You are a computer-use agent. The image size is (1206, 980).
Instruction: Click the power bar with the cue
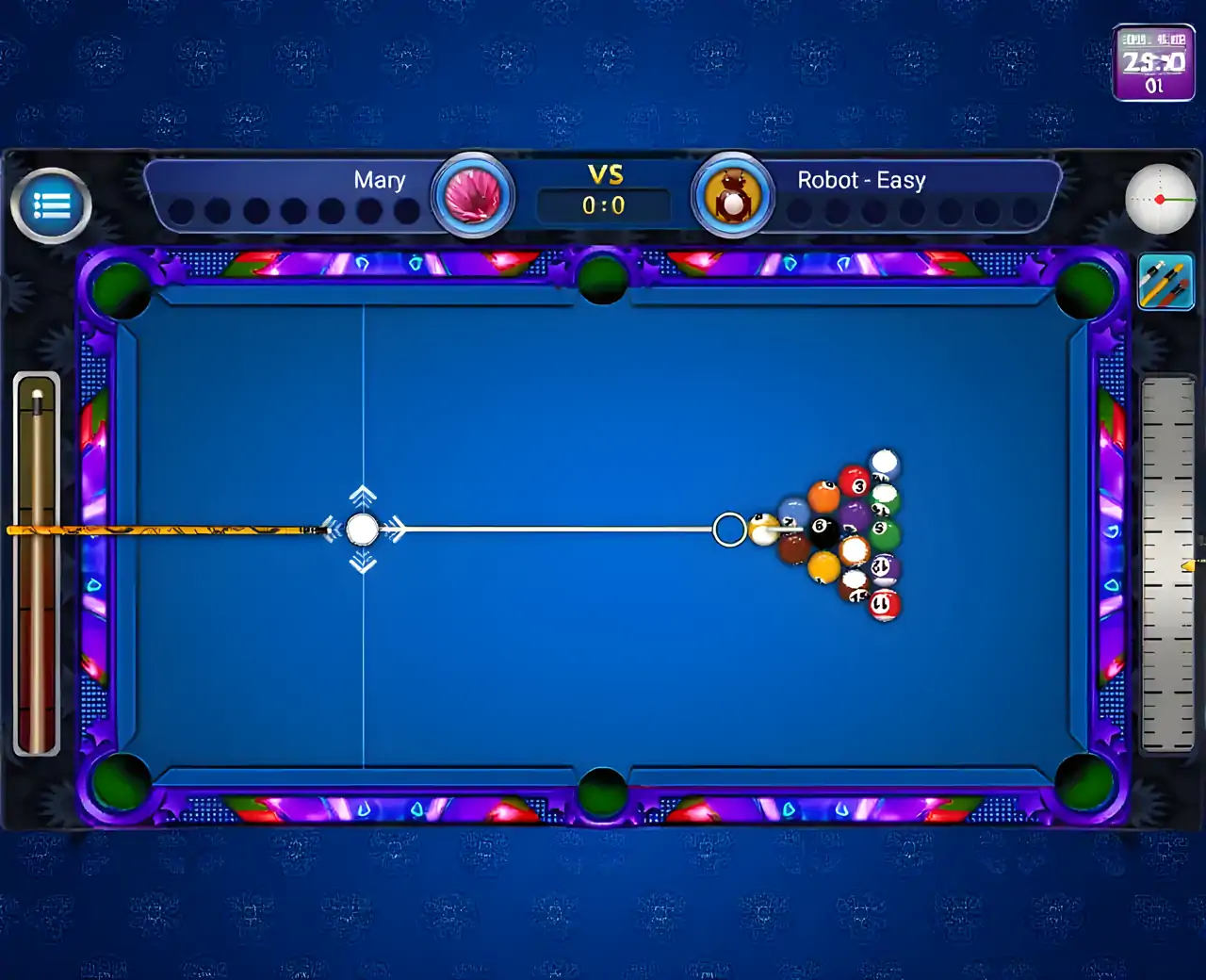[x=38, y=563]
